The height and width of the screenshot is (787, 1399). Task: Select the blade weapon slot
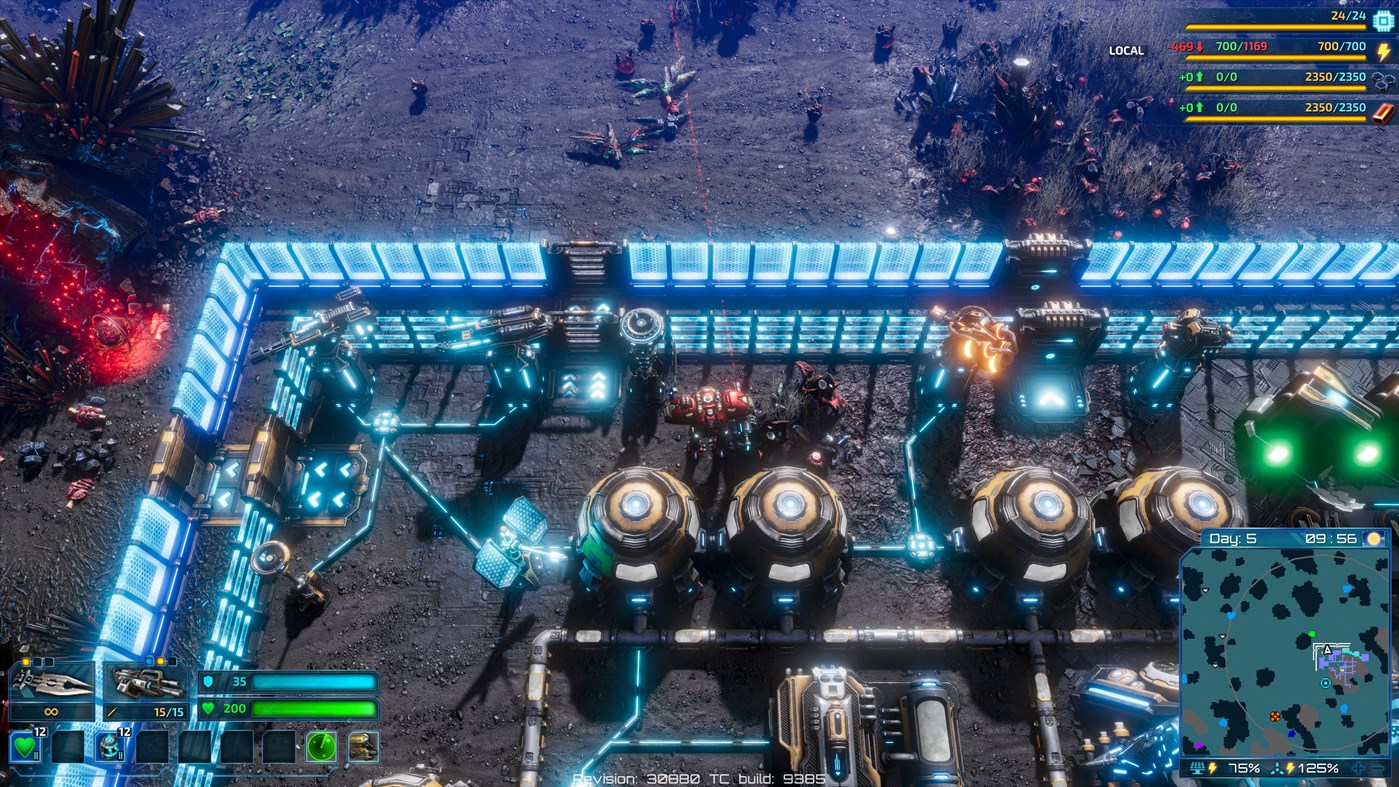51,683
